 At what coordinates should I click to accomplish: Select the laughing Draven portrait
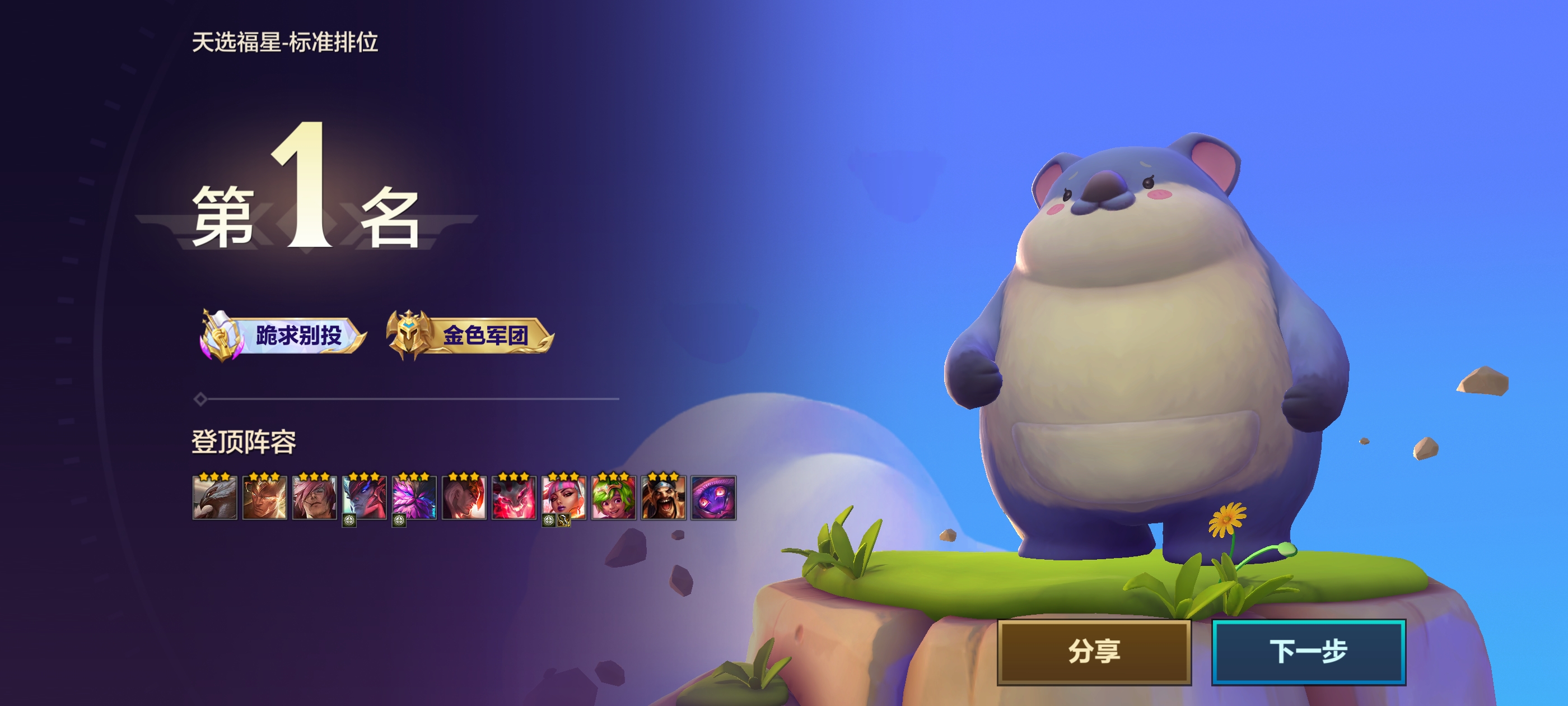point(664,498)
